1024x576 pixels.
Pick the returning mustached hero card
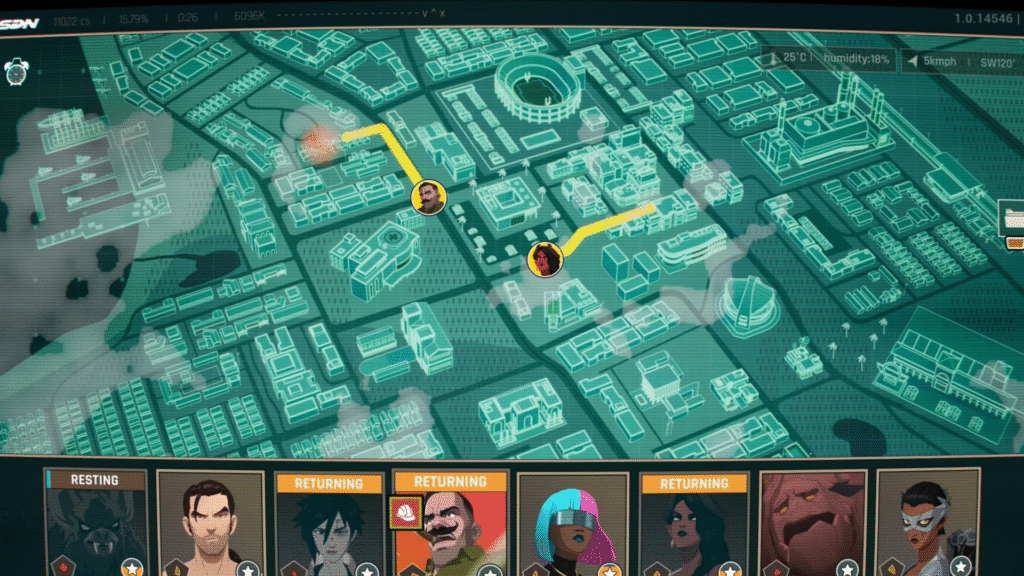click(450, 530)
